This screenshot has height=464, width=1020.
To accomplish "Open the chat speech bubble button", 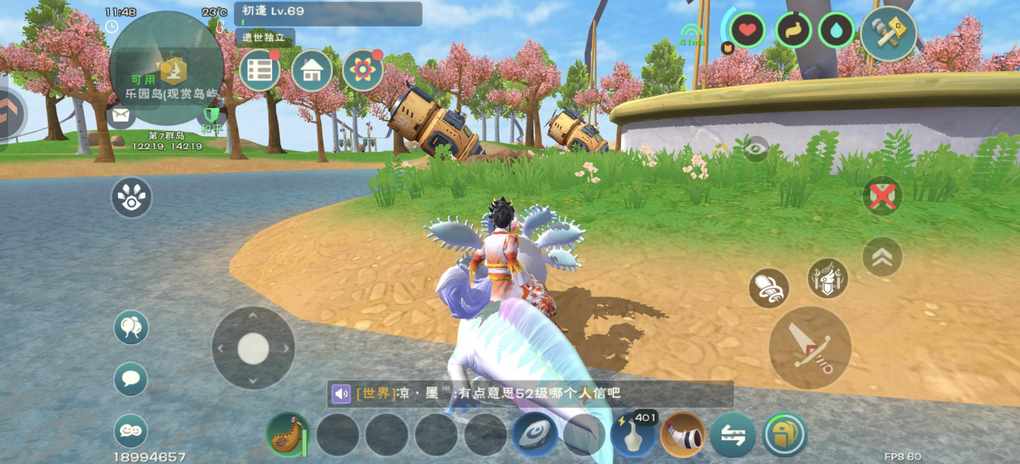I will (x=131, y=379).
